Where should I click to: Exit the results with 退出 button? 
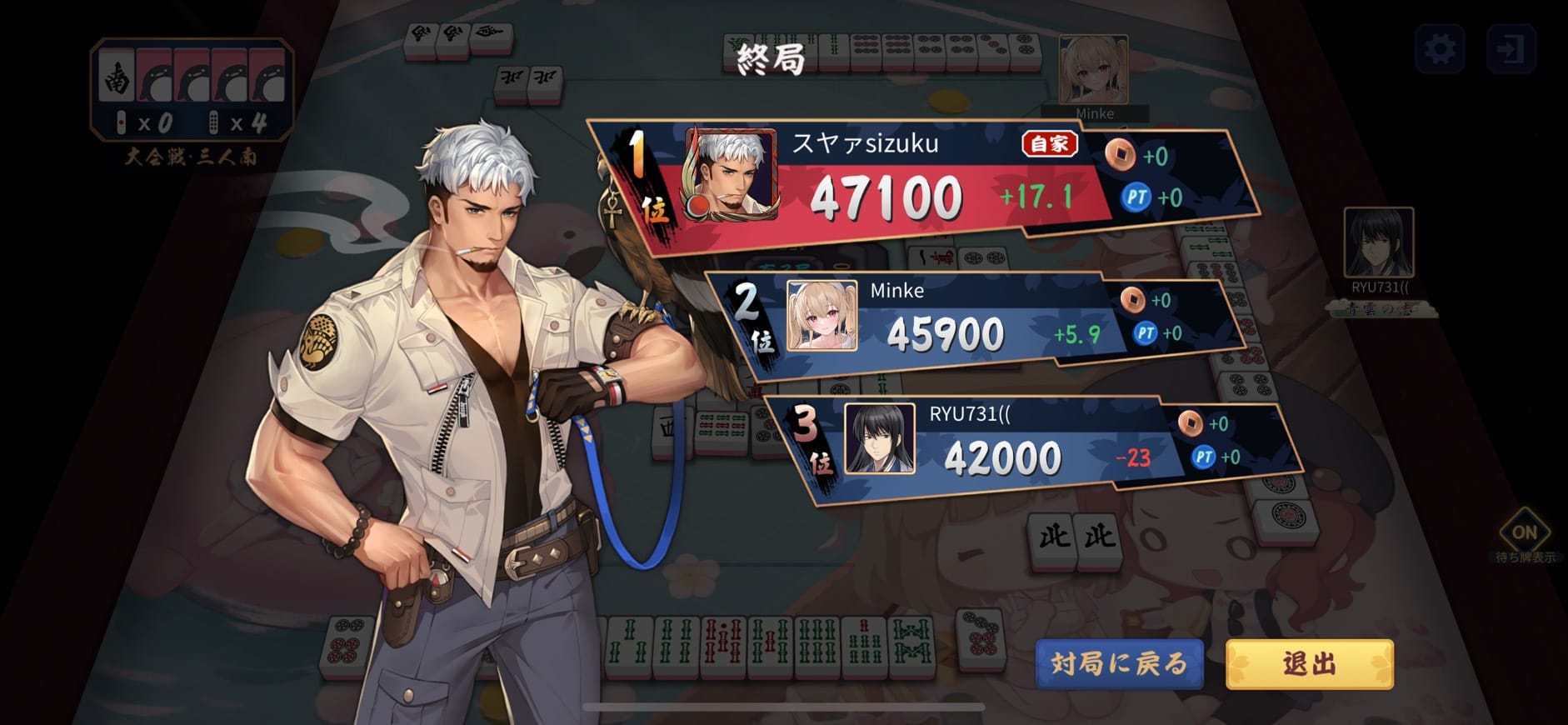pyautogui.click(x=1309, y=663)
